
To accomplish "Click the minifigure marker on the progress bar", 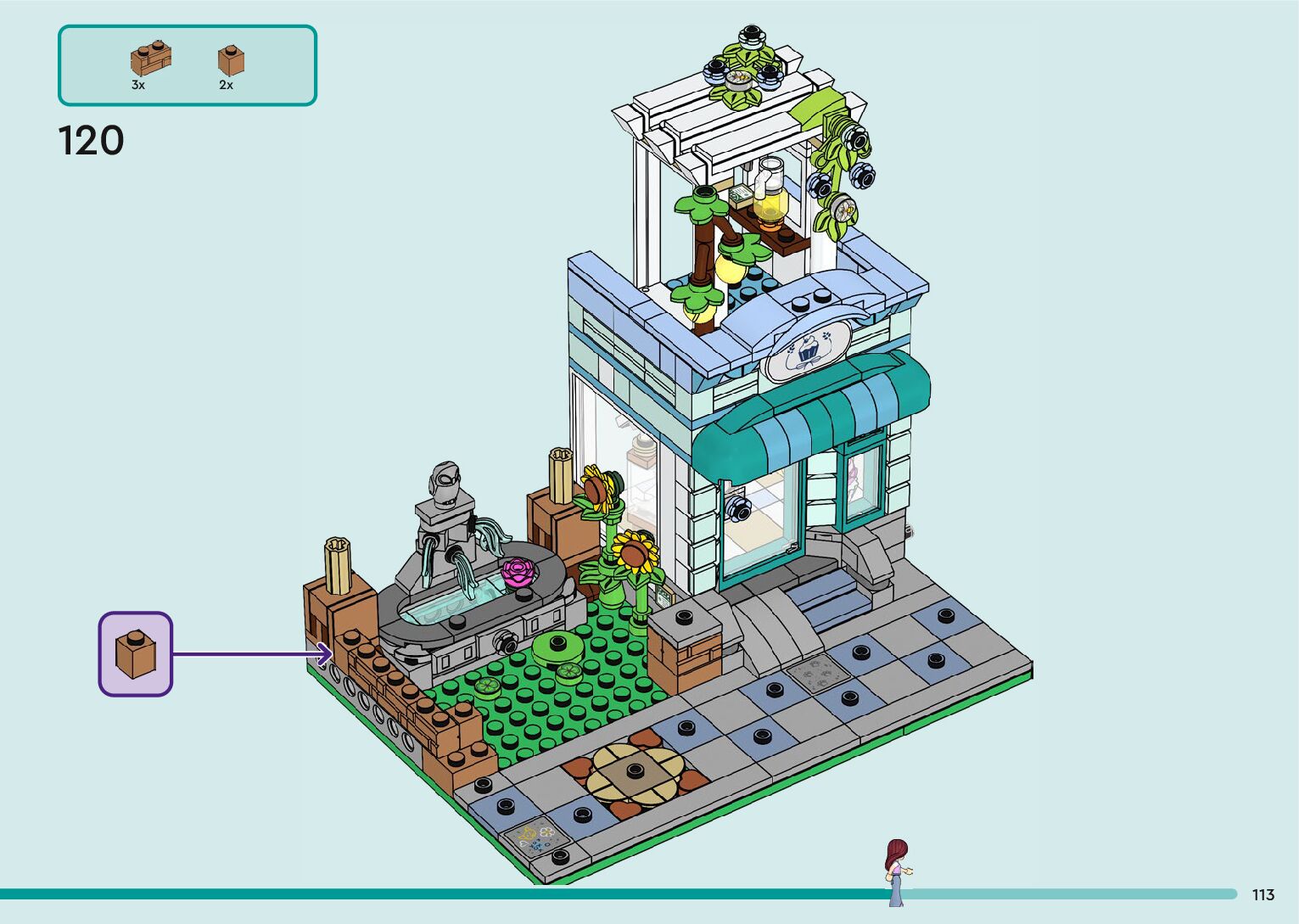I will coord(896,871).
